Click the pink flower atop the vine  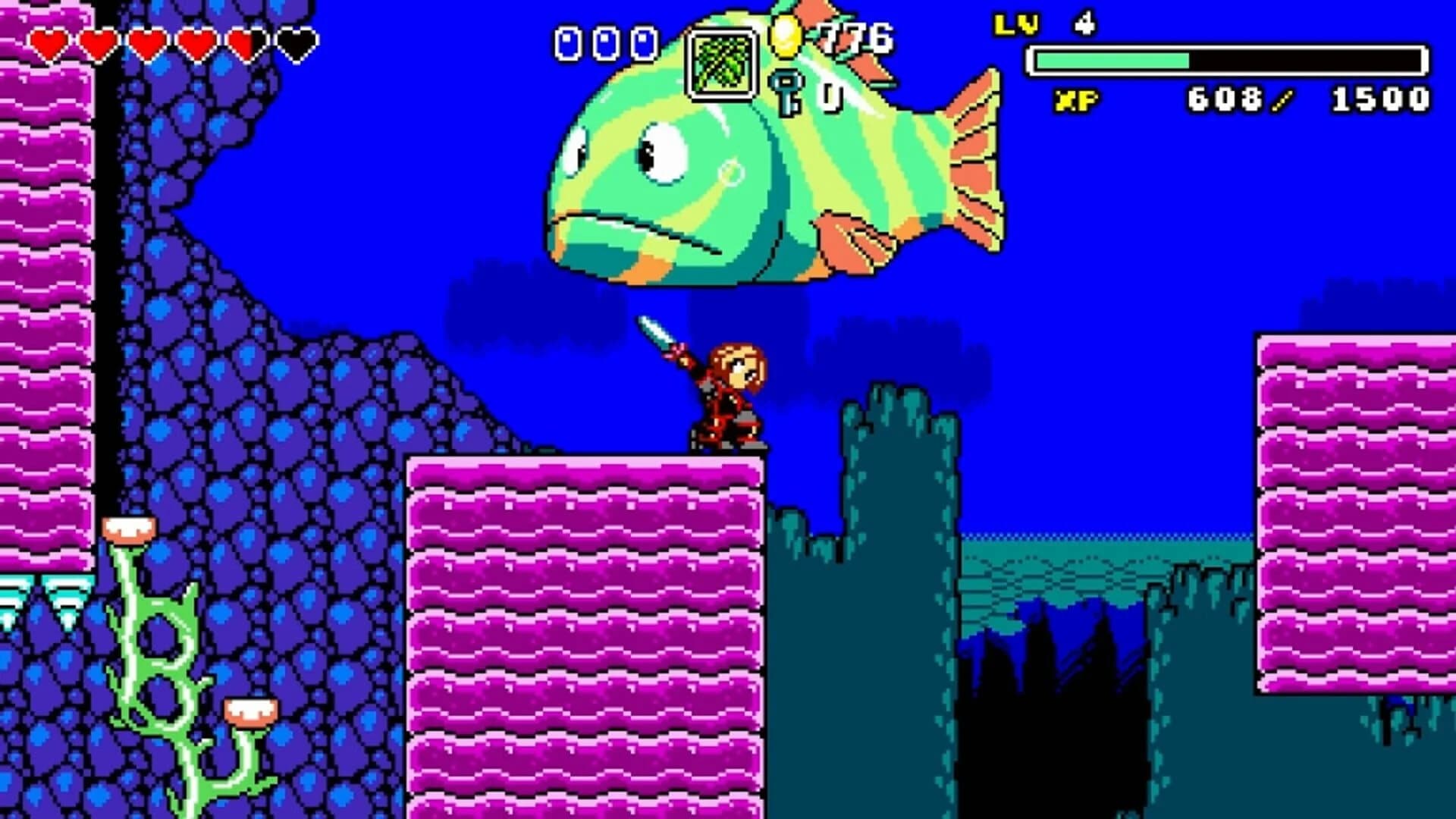pos(130,529)
